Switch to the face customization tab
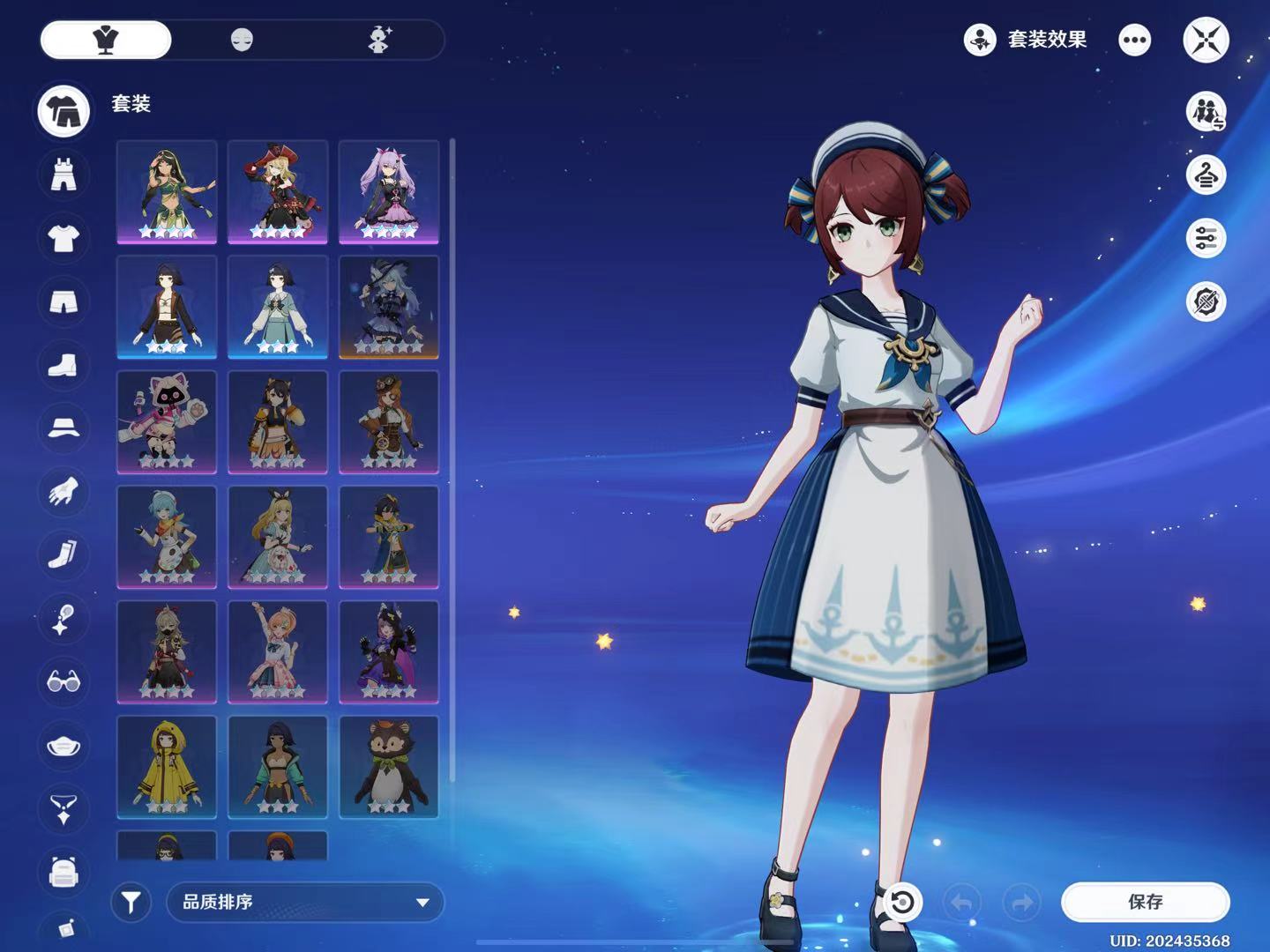Viewport: 1270px width, 952px height. coord(242,40)
